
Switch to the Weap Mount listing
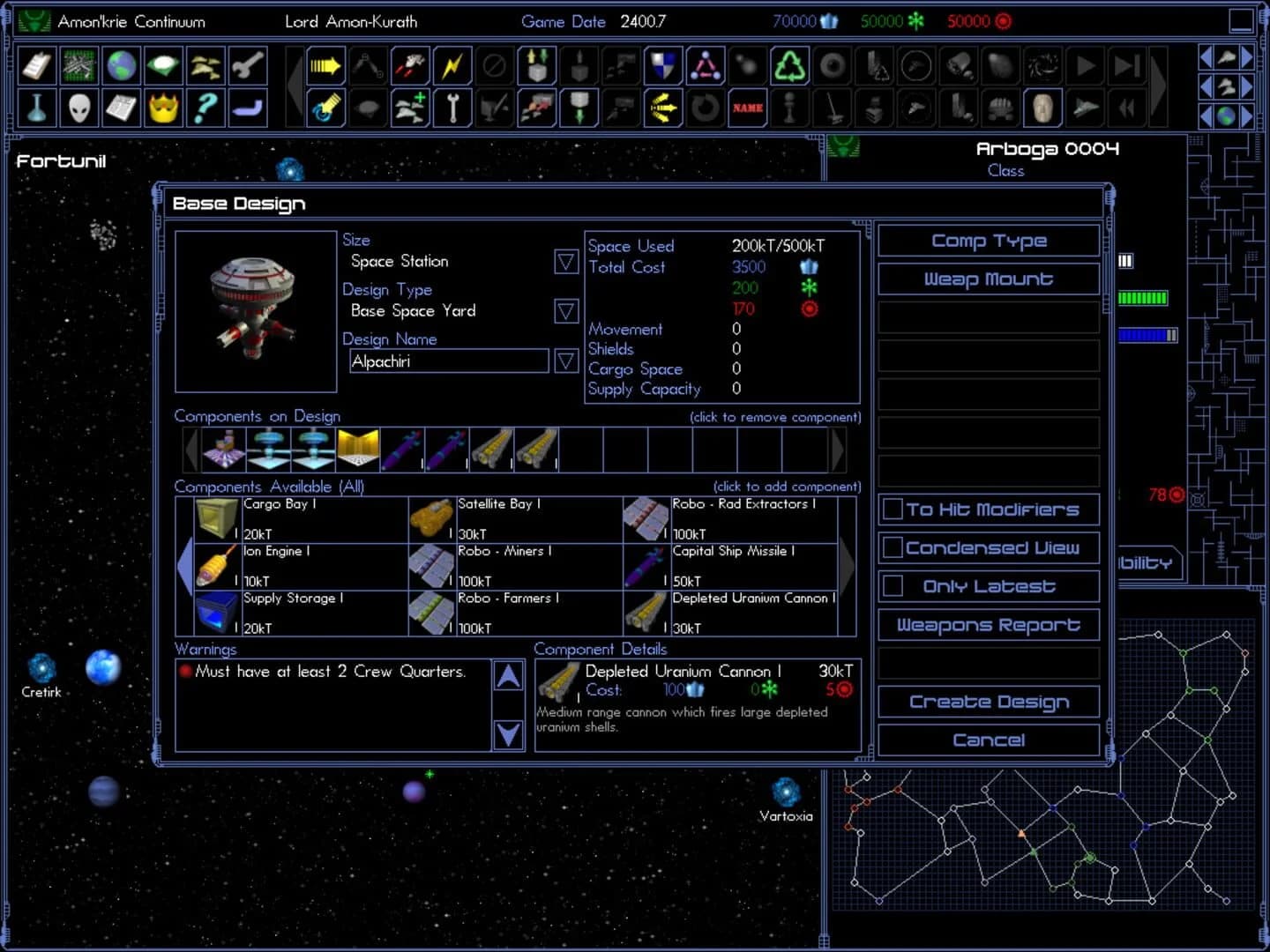tap(988, 279)
